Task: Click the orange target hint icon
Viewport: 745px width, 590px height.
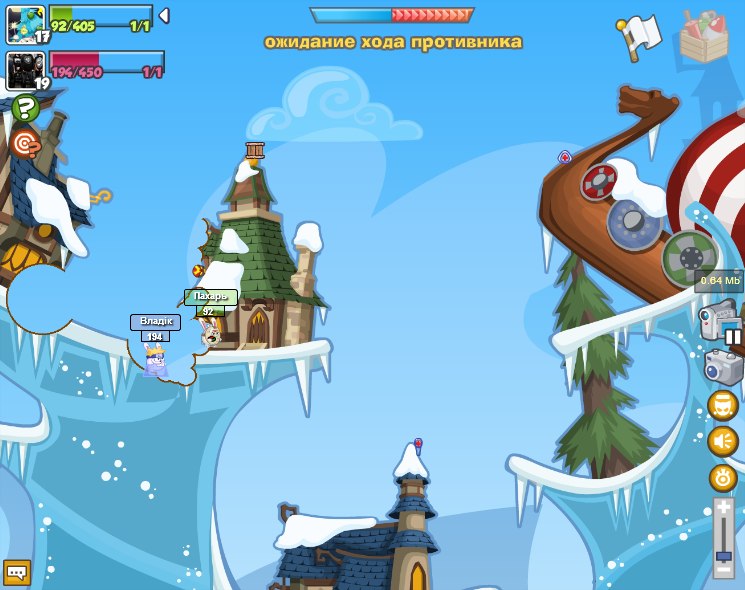Action: tap(24, 143)
